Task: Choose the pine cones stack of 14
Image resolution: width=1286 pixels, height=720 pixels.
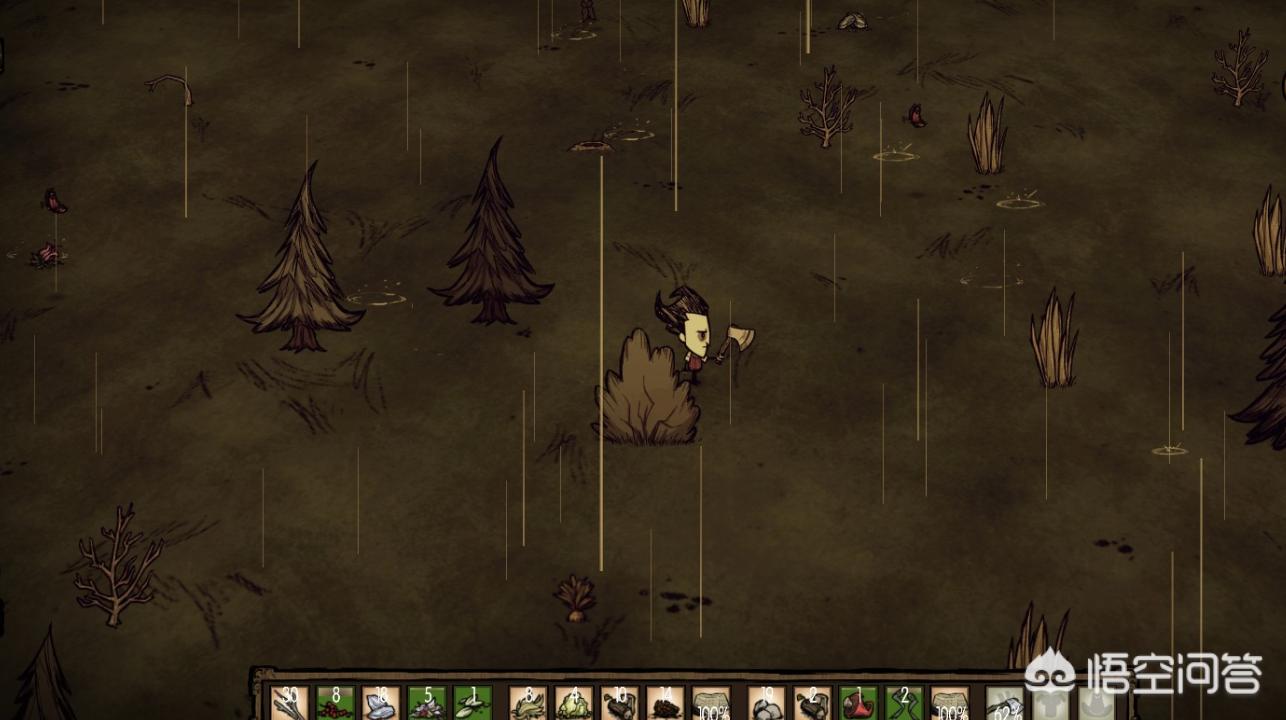Action: [665, 703]
